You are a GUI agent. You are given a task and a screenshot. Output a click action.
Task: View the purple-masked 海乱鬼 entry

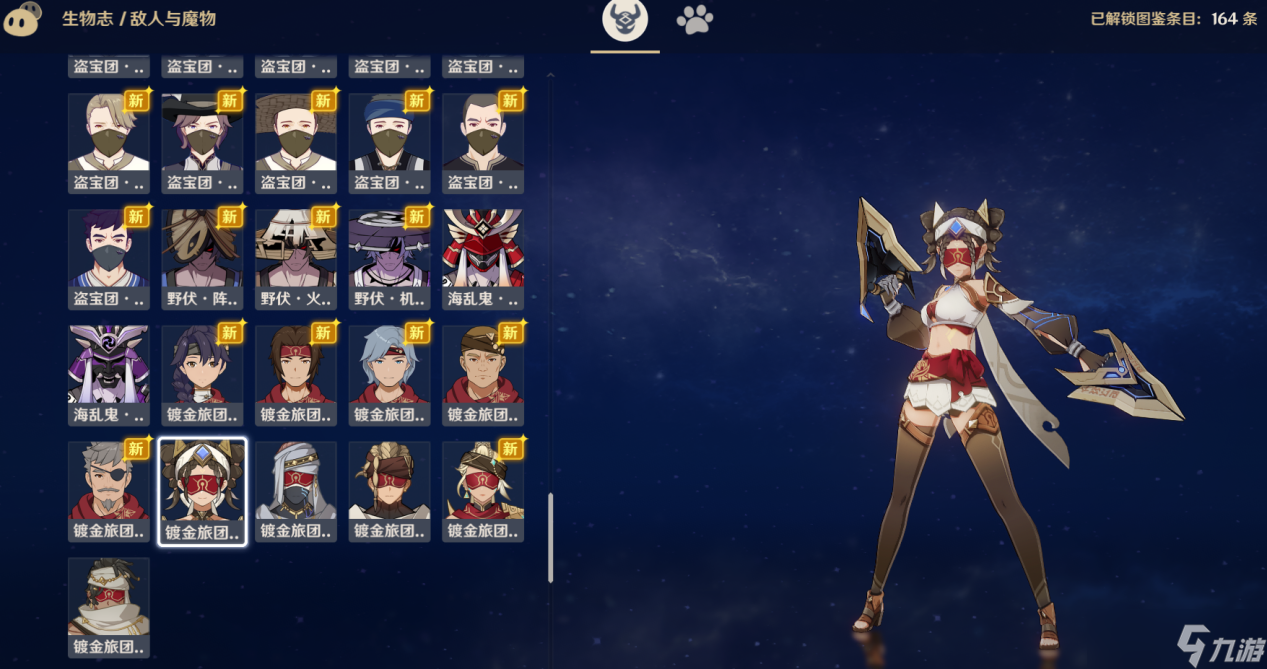click(x=109, y=375)
